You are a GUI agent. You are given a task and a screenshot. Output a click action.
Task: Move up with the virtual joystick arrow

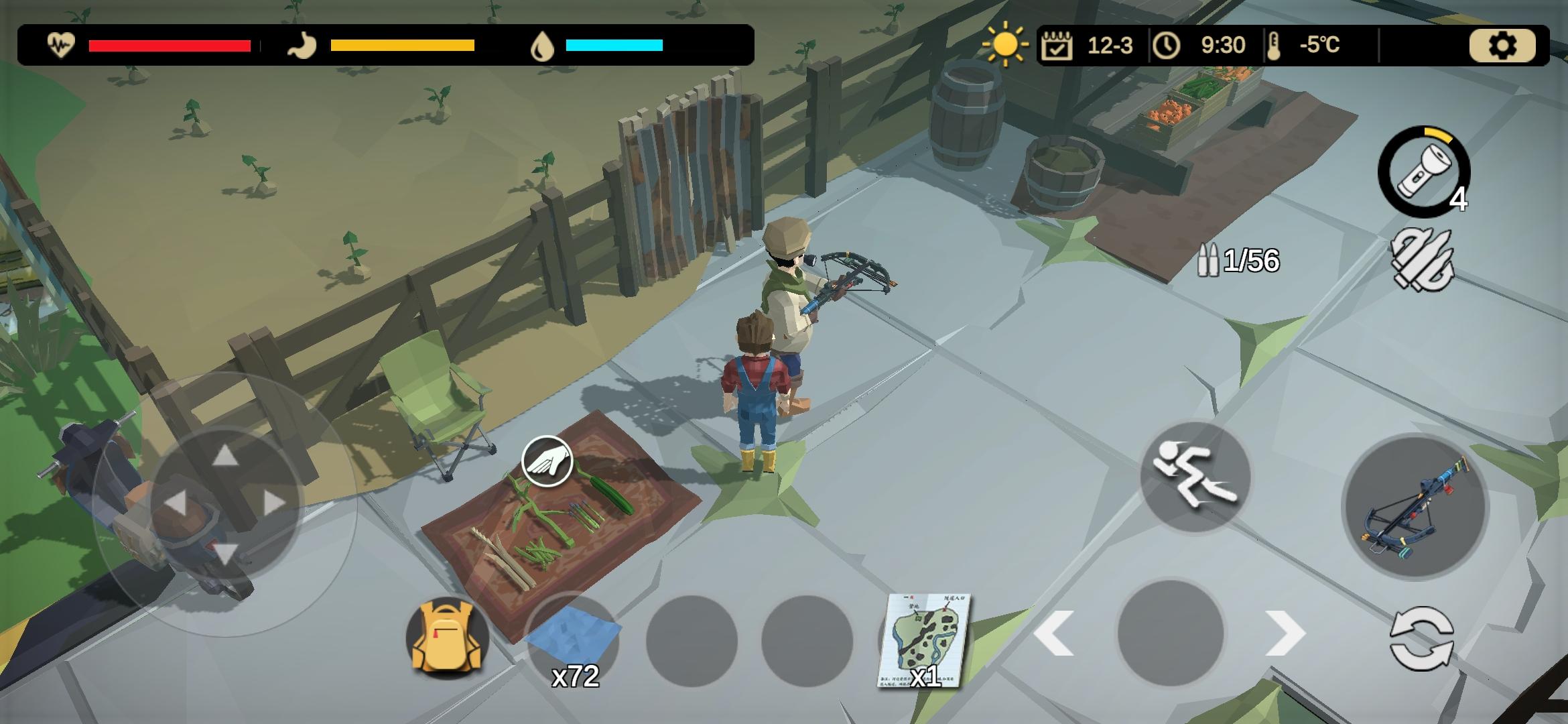point(225,456)
